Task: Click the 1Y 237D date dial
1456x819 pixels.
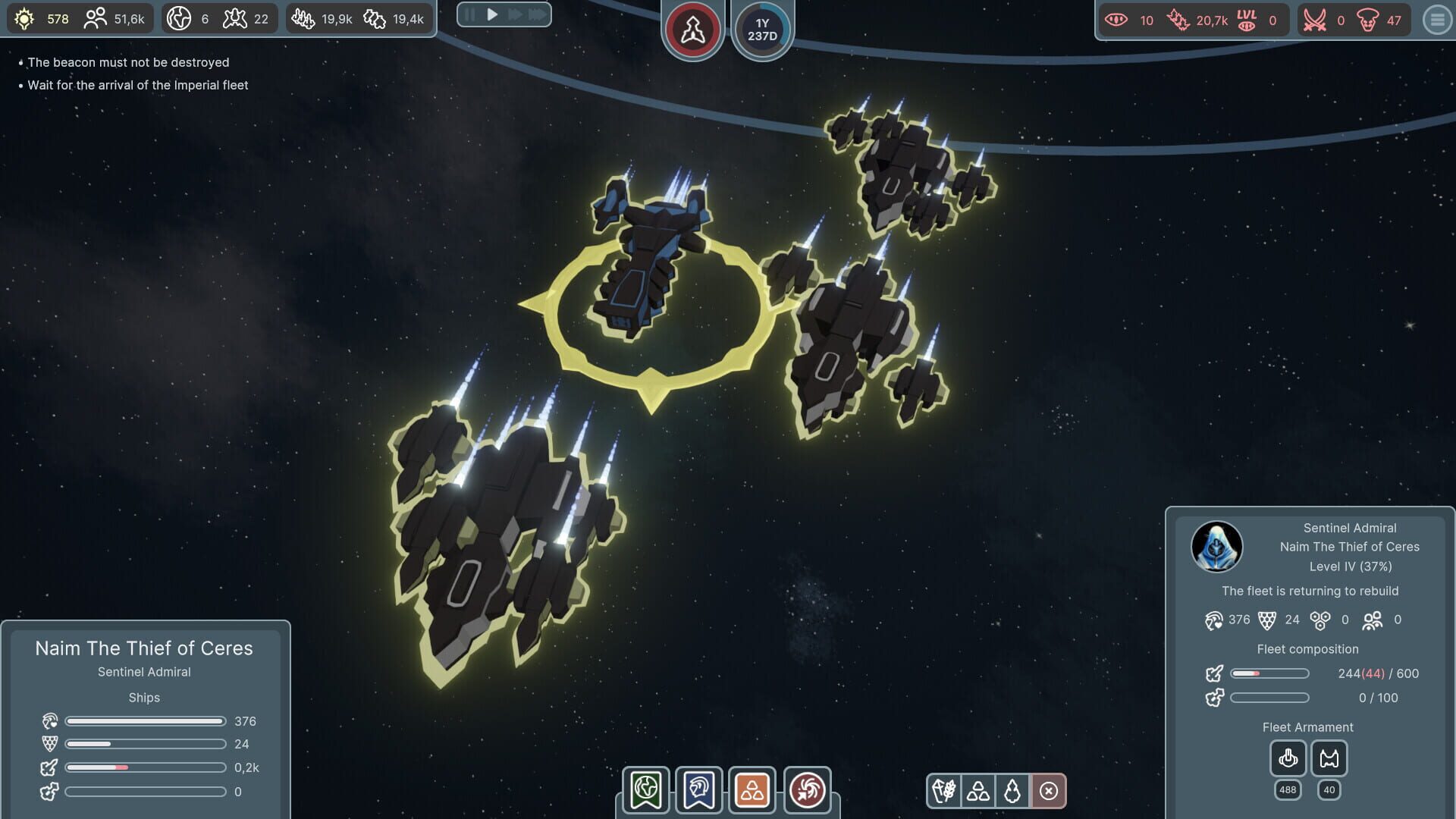Action: [762, 29]
